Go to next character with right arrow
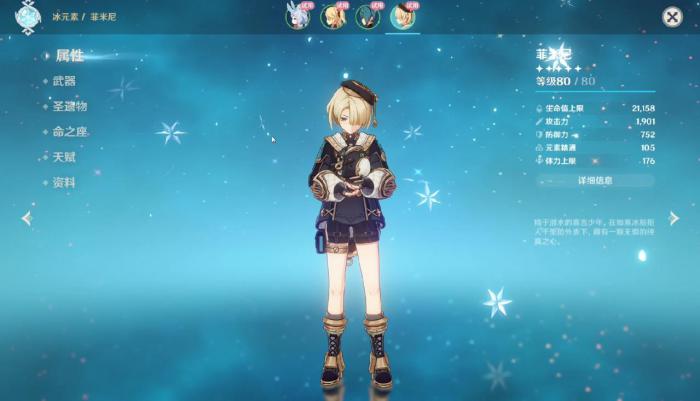700x401 pixels. (x=674, y=218)
